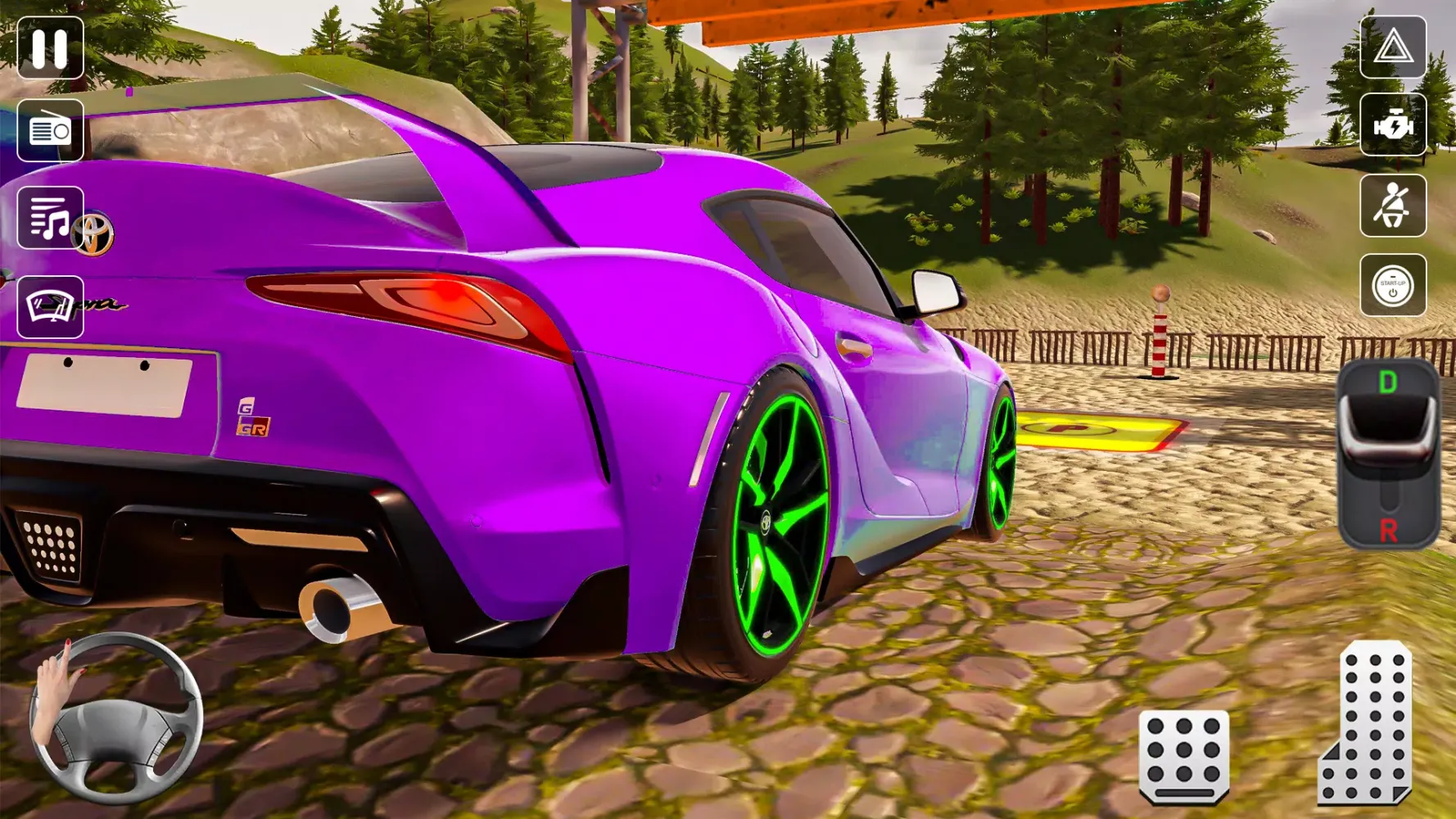Activate the windshield wipers
The width and height of the screenshot is (1456, 819).
(50, 307)
